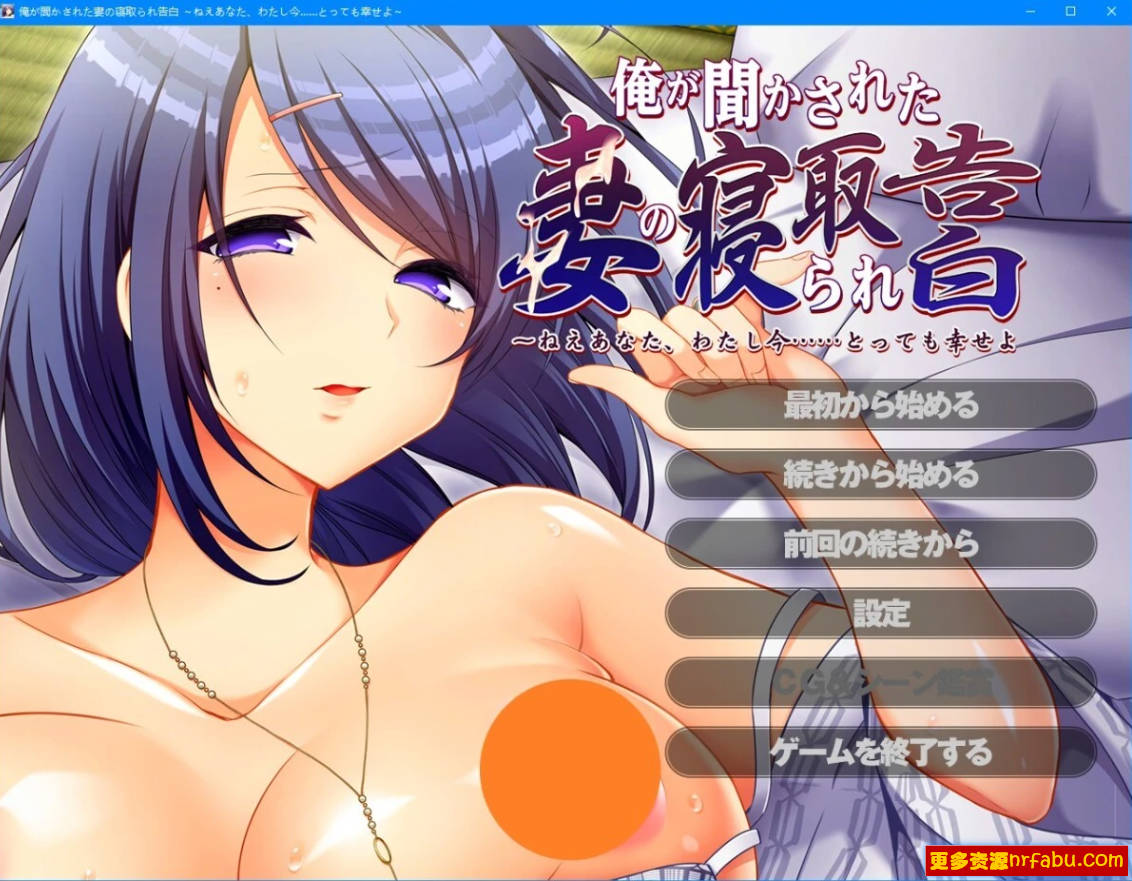Viewport: 1132px width, 881px height.
Task: Open the CG & scene gallery button
Action: 881,682
